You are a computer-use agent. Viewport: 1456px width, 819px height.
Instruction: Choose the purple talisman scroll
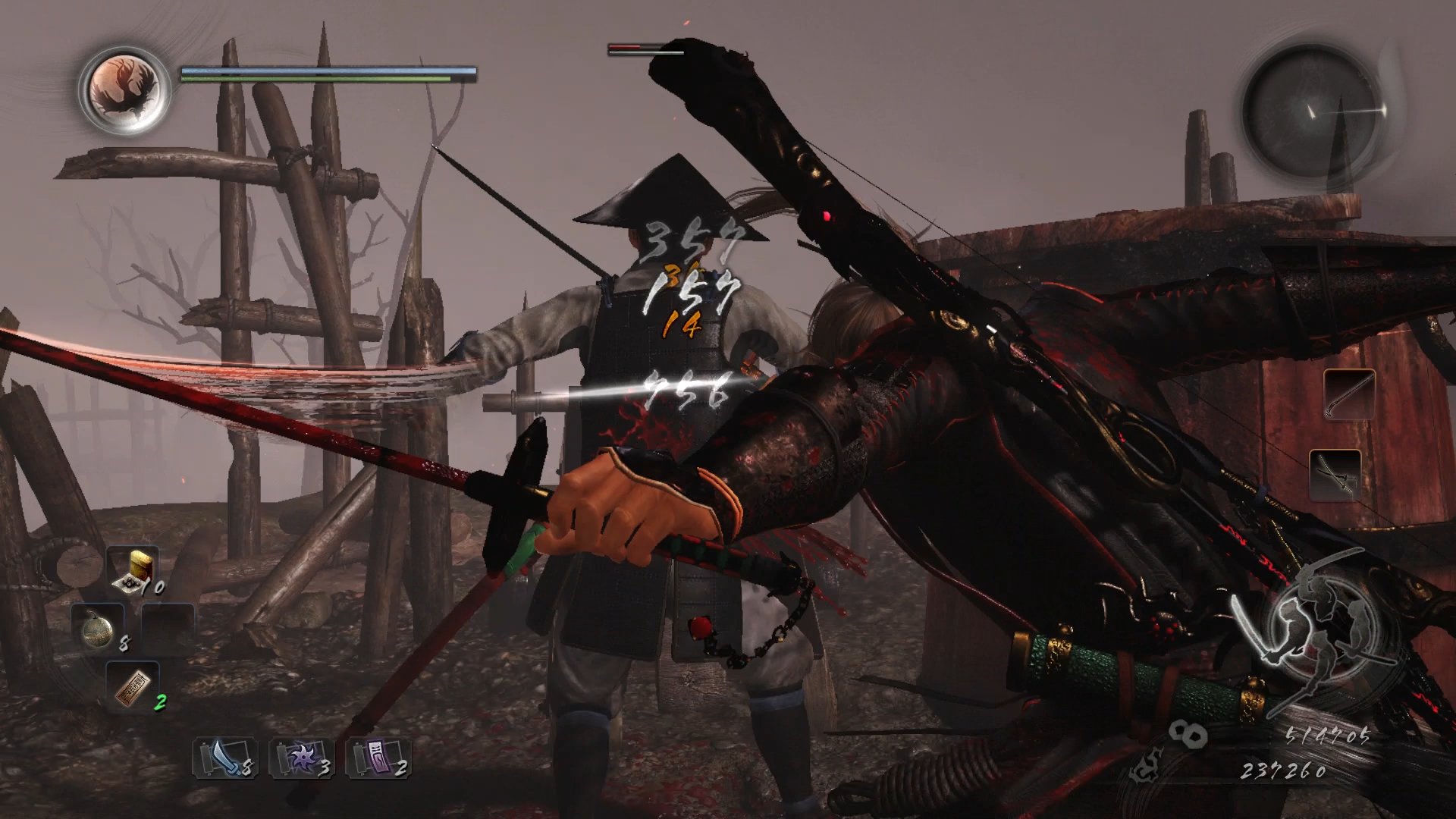pos(378,758)
